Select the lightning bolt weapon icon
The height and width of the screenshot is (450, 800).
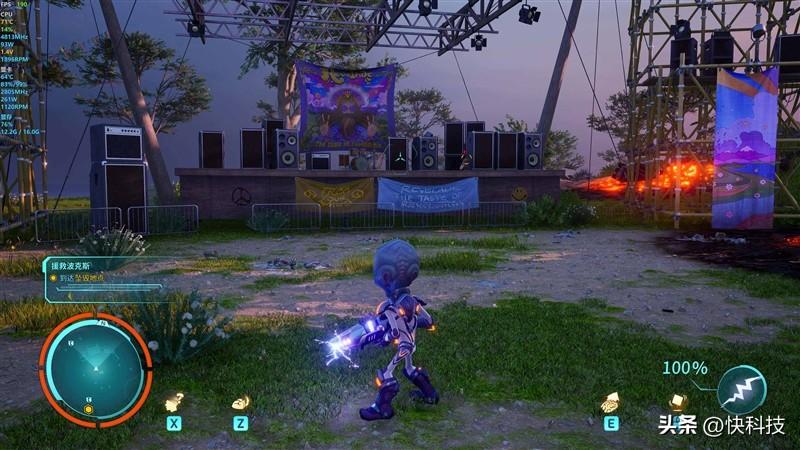tap(742, 390)
